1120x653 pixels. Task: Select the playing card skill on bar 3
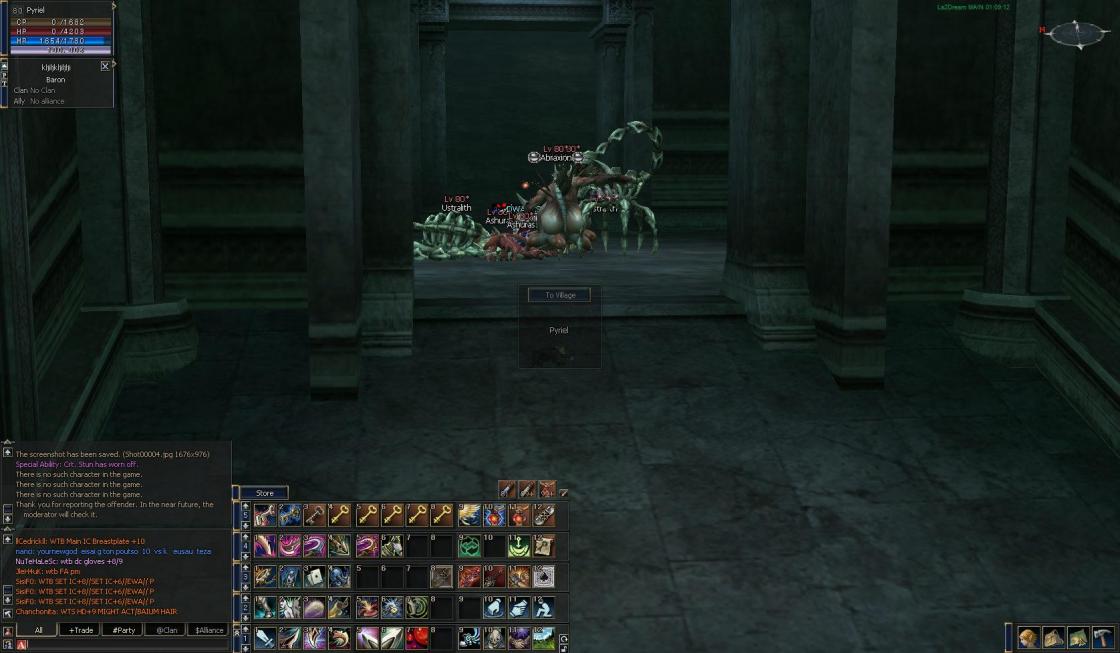coord(315,577)
